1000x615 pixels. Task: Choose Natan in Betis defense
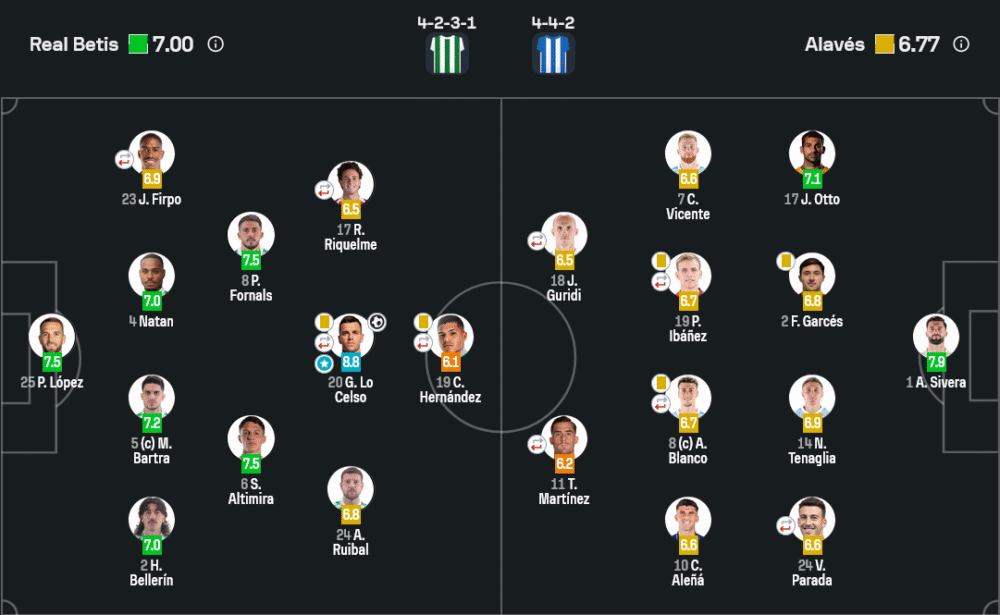coord(152,276)
